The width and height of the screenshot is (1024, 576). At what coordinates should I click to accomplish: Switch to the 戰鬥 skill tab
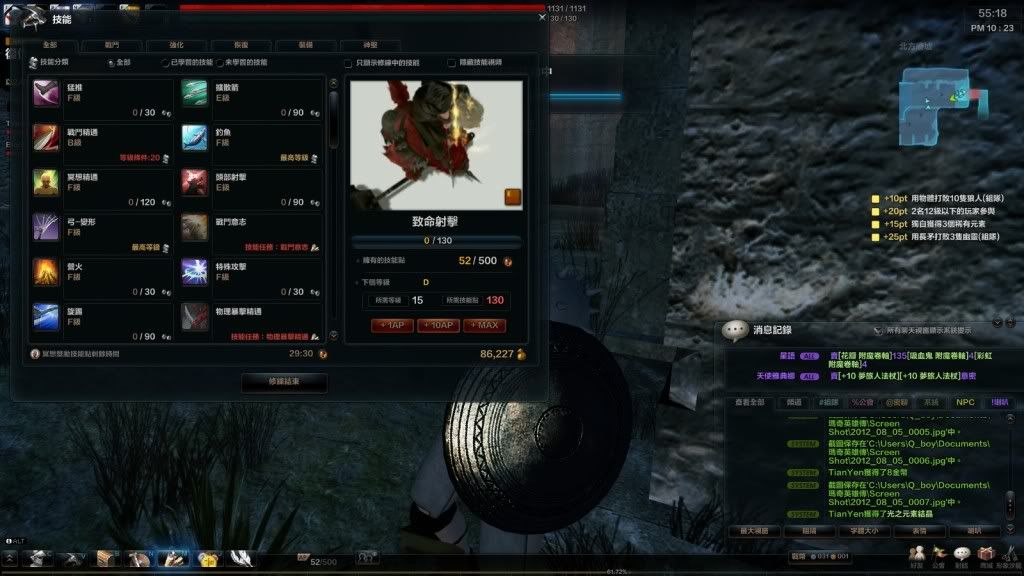click(112, 45)
